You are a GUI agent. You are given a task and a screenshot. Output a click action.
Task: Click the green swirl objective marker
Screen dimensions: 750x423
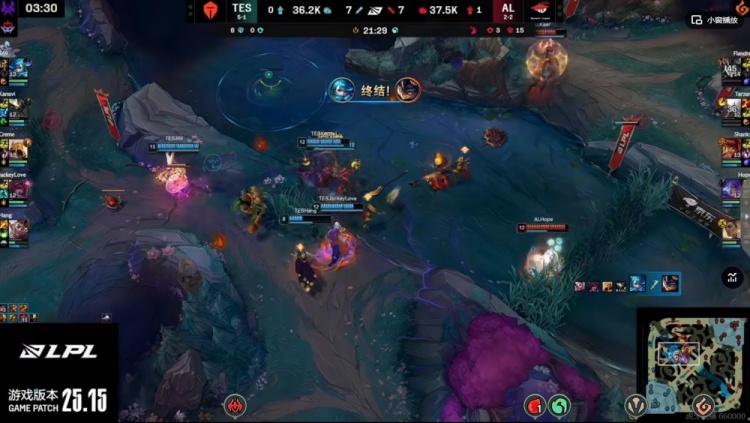[x=560, y=405]
